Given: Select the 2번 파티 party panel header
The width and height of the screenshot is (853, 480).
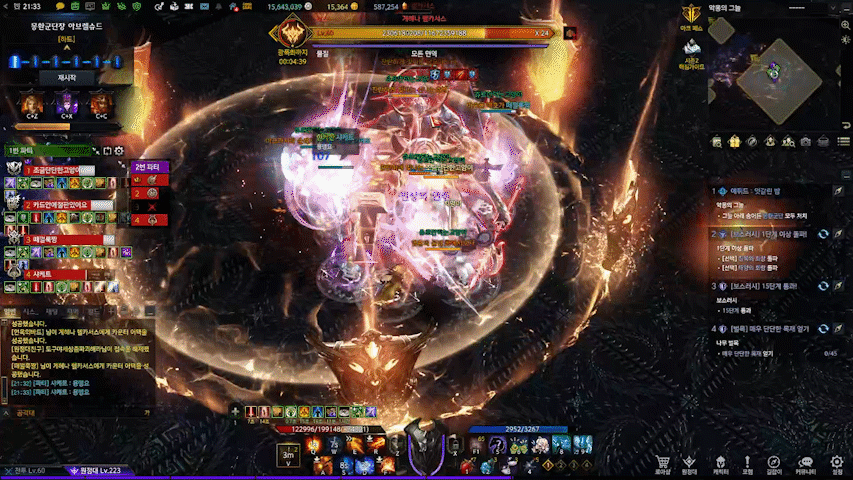Looking at the screenshot, I should pyautogui.click(x=147, y=166).
